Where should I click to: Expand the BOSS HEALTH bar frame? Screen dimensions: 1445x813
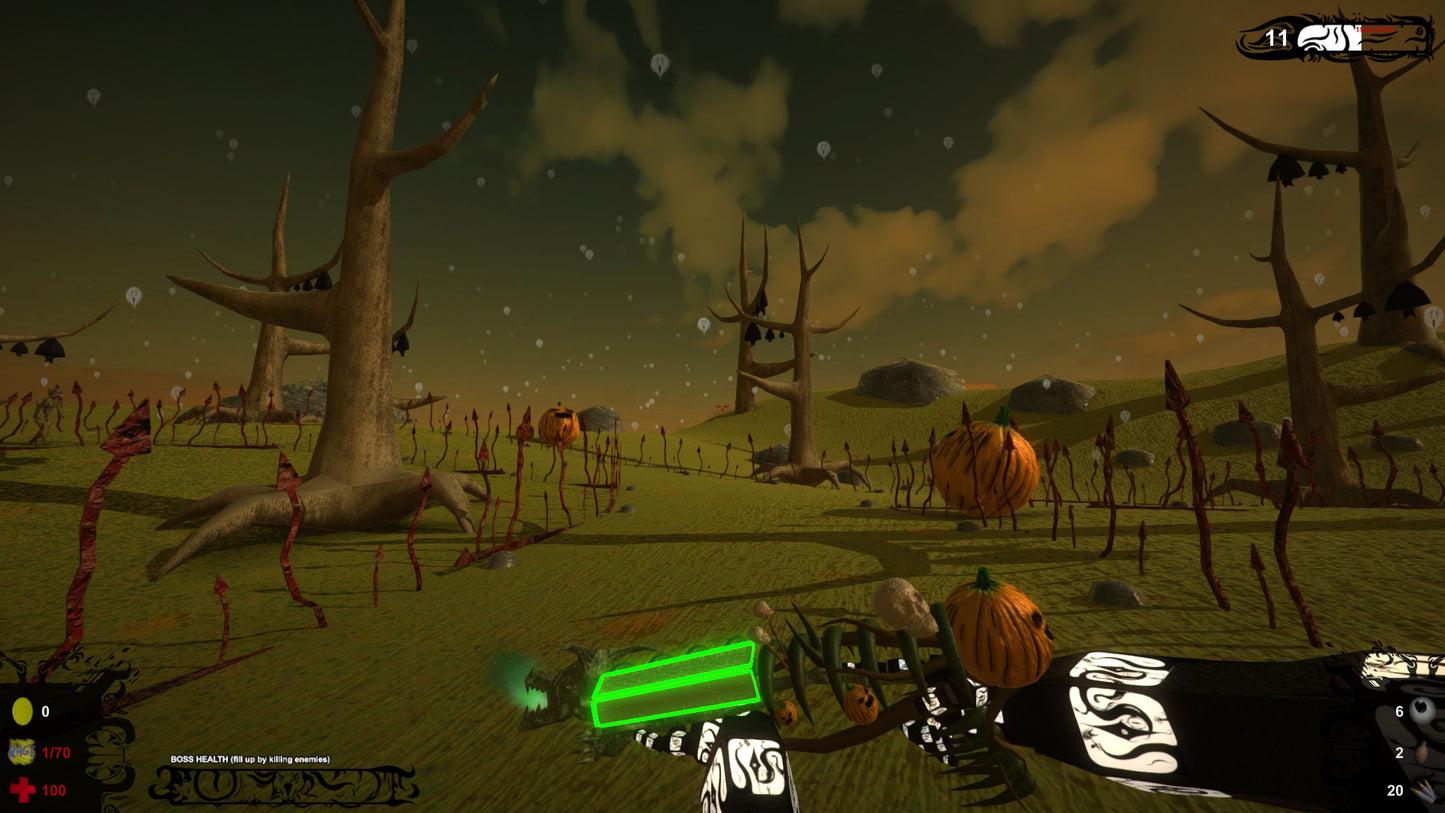tap(285, 785)
